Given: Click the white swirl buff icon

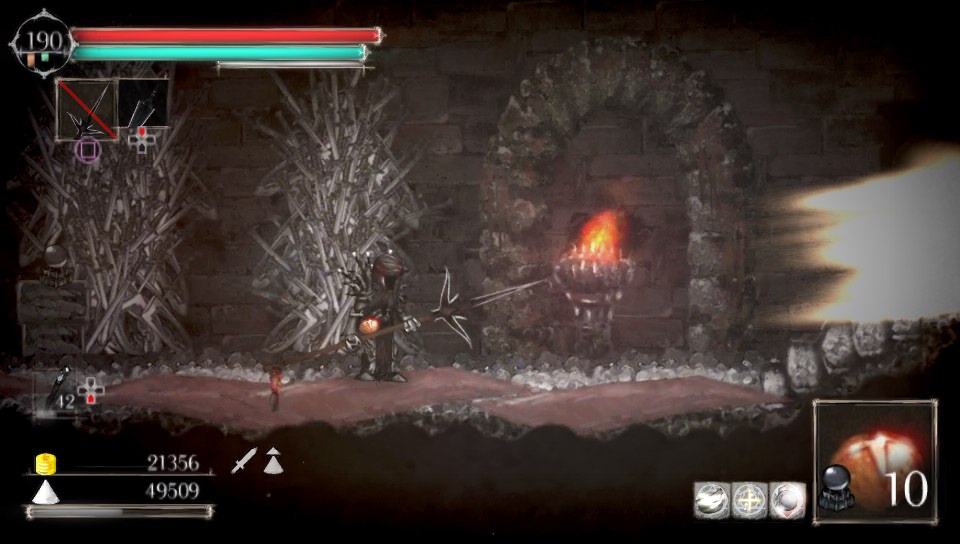Looking at the screenshot, I should tap(711, 499).
